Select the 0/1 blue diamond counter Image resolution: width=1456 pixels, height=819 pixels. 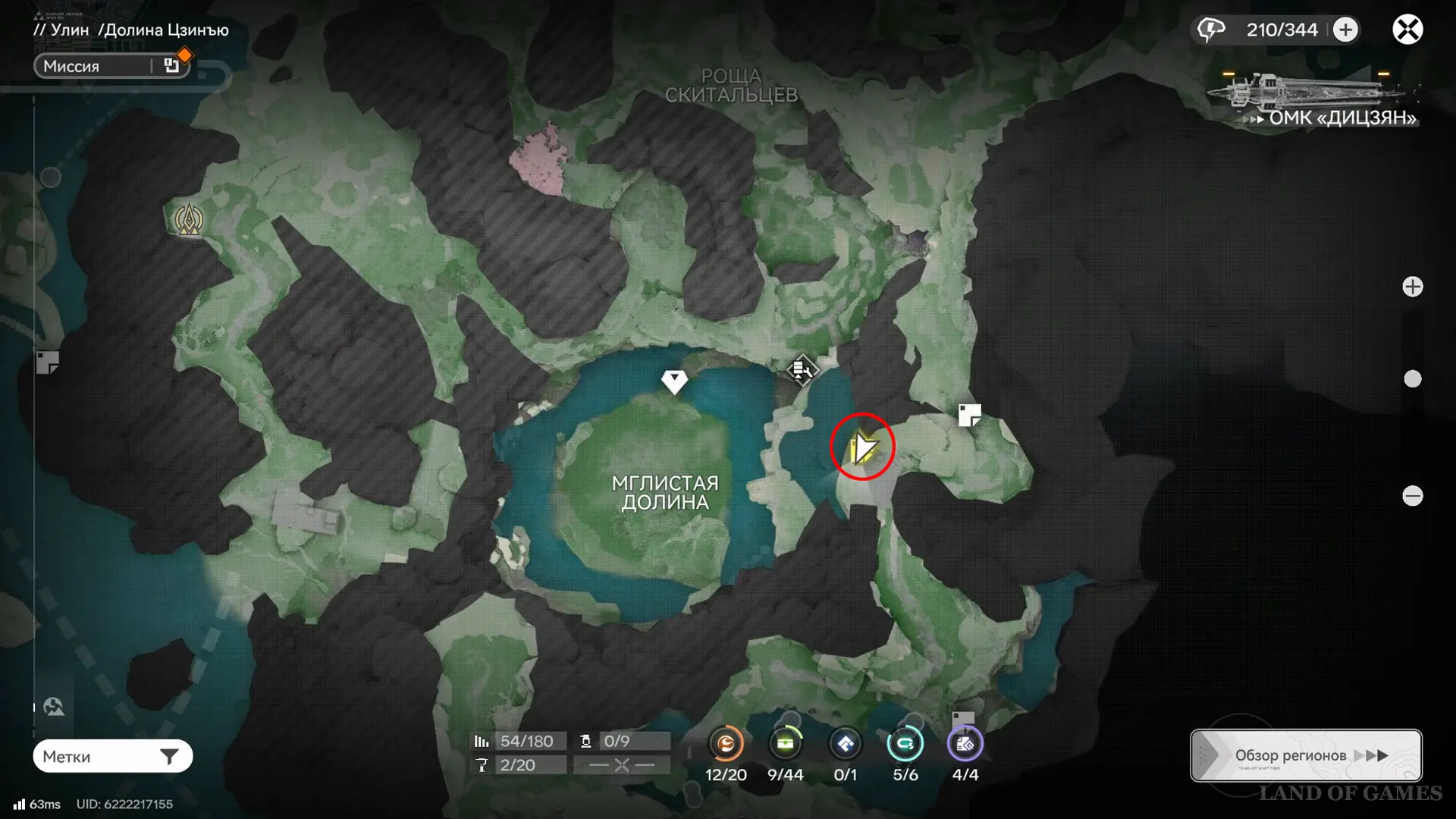click(845, 744)
